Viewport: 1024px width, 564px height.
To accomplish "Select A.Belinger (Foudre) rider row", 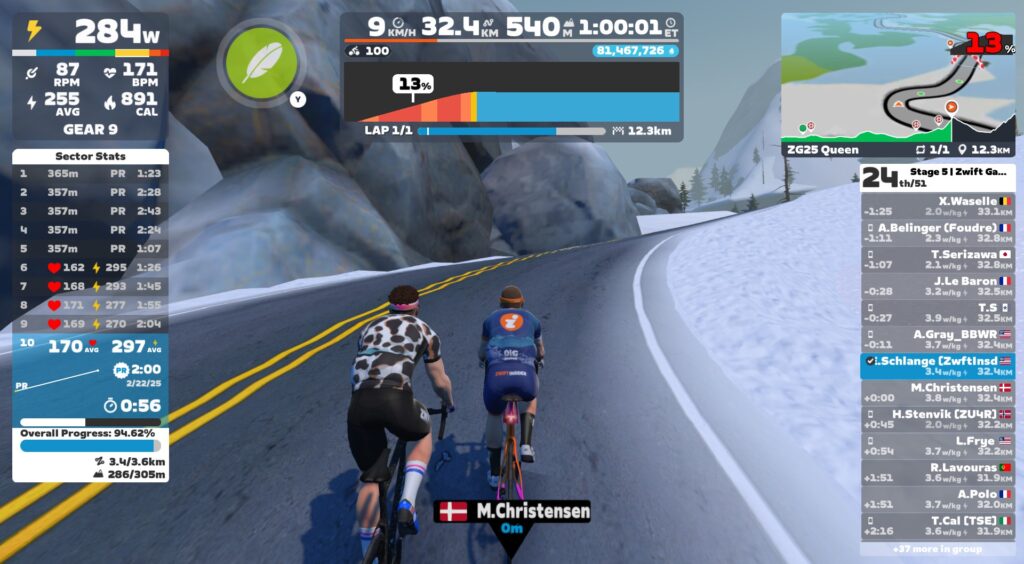I will click(x=937, y=233).
